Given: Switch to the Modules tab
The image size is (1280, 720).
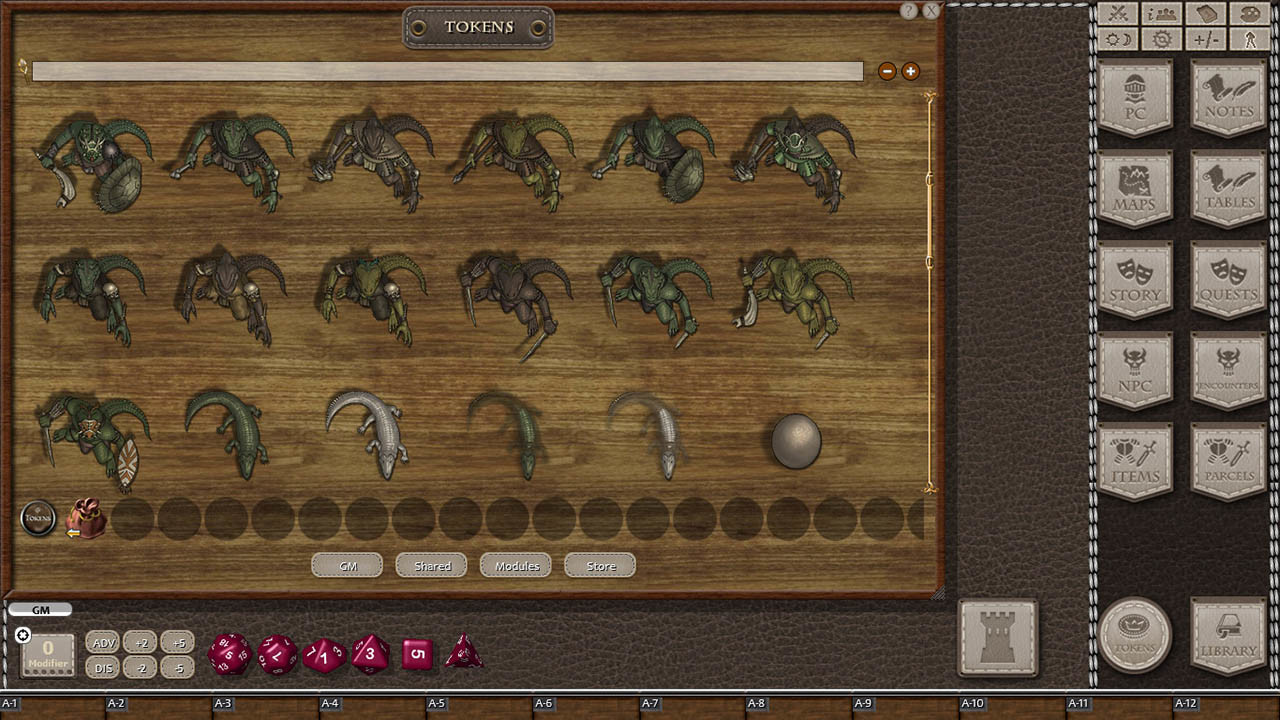Looking at the screenshot, I should pos(515,565).
